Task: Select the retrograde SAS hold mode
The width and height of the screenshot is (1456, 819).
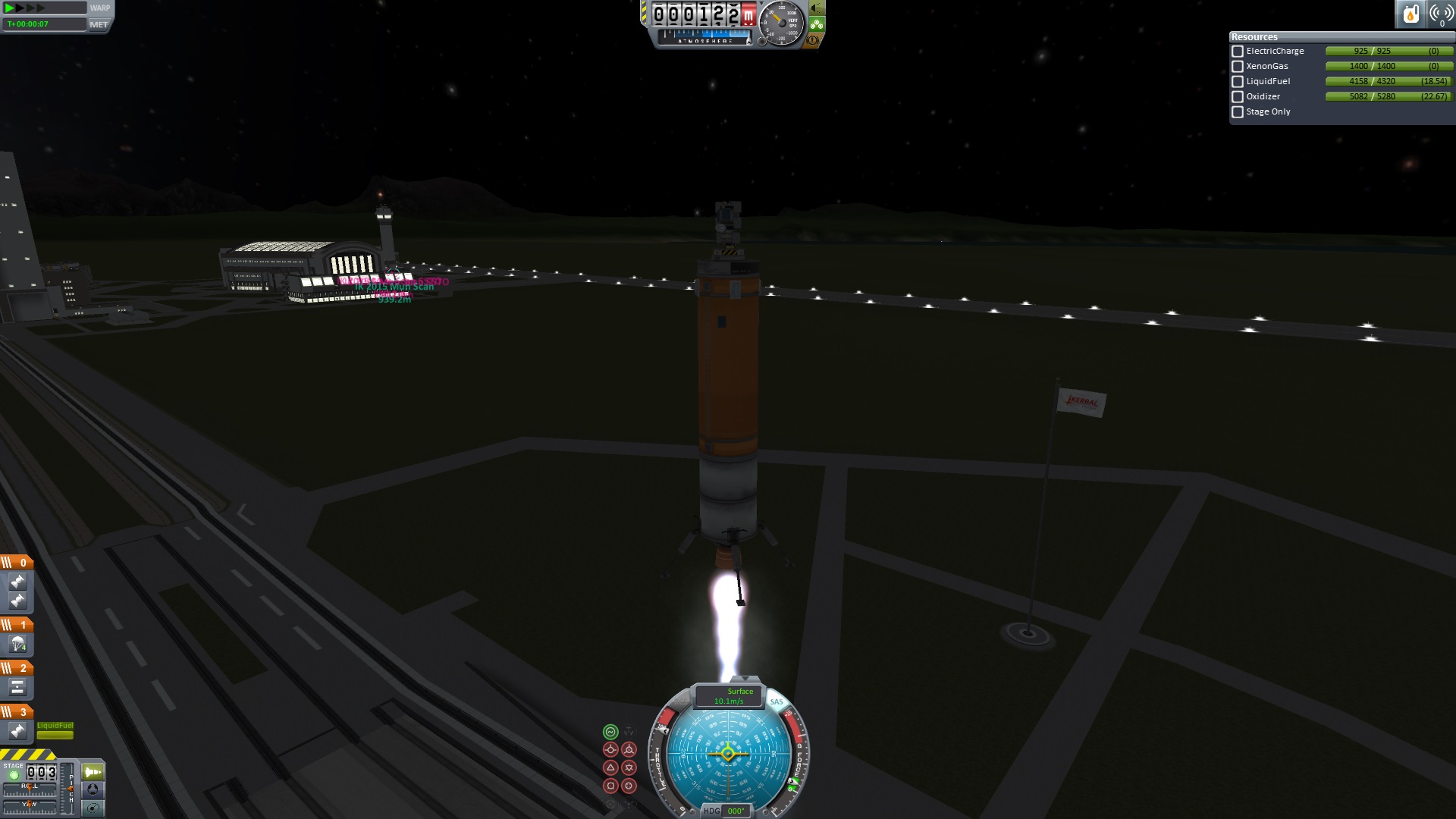Action: click(629, 750)
